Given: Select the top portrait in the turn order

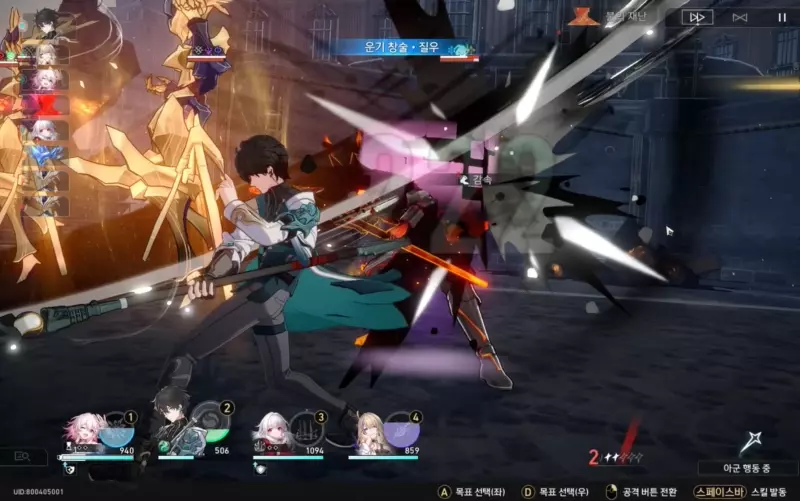Looking at the screenshot, I should click(46, 20).
